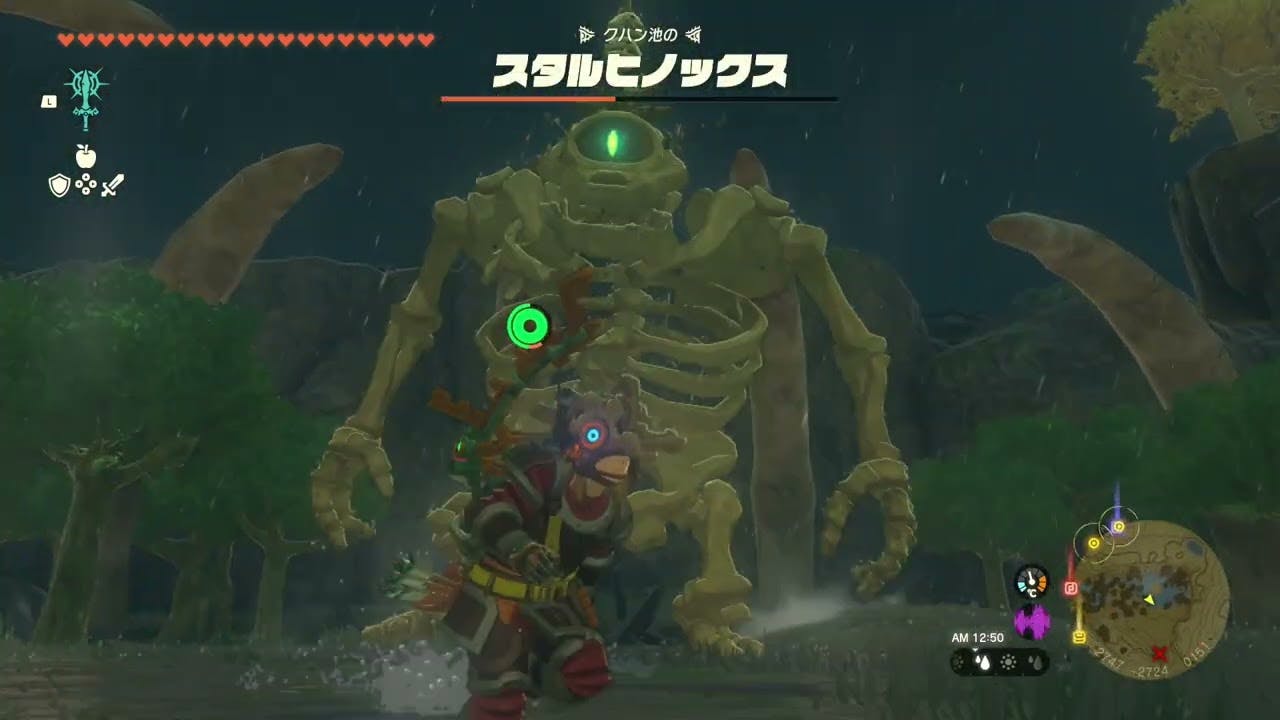Choose the sword weapon quick-swap icon
Image resolution: width=1280 pixels, height=720 pixels.
point(112,185)
